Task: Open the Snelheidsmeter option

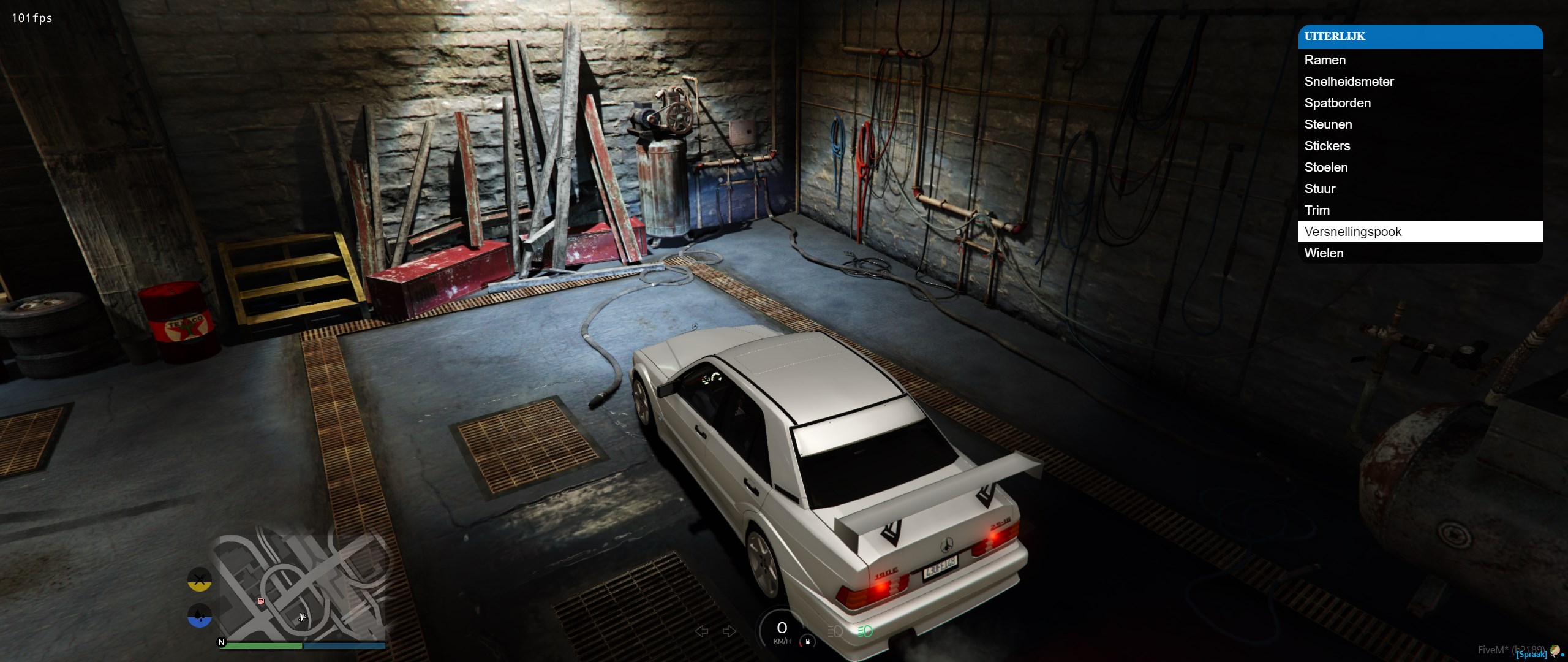Action: point(1349,82)
